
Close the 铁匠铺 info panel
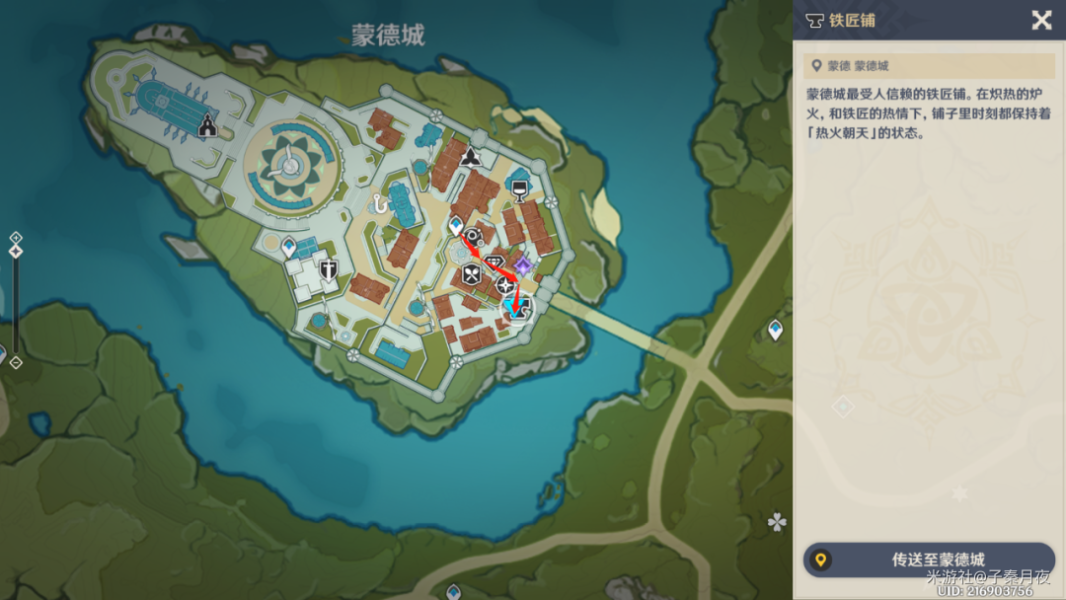coord(1041,20)
